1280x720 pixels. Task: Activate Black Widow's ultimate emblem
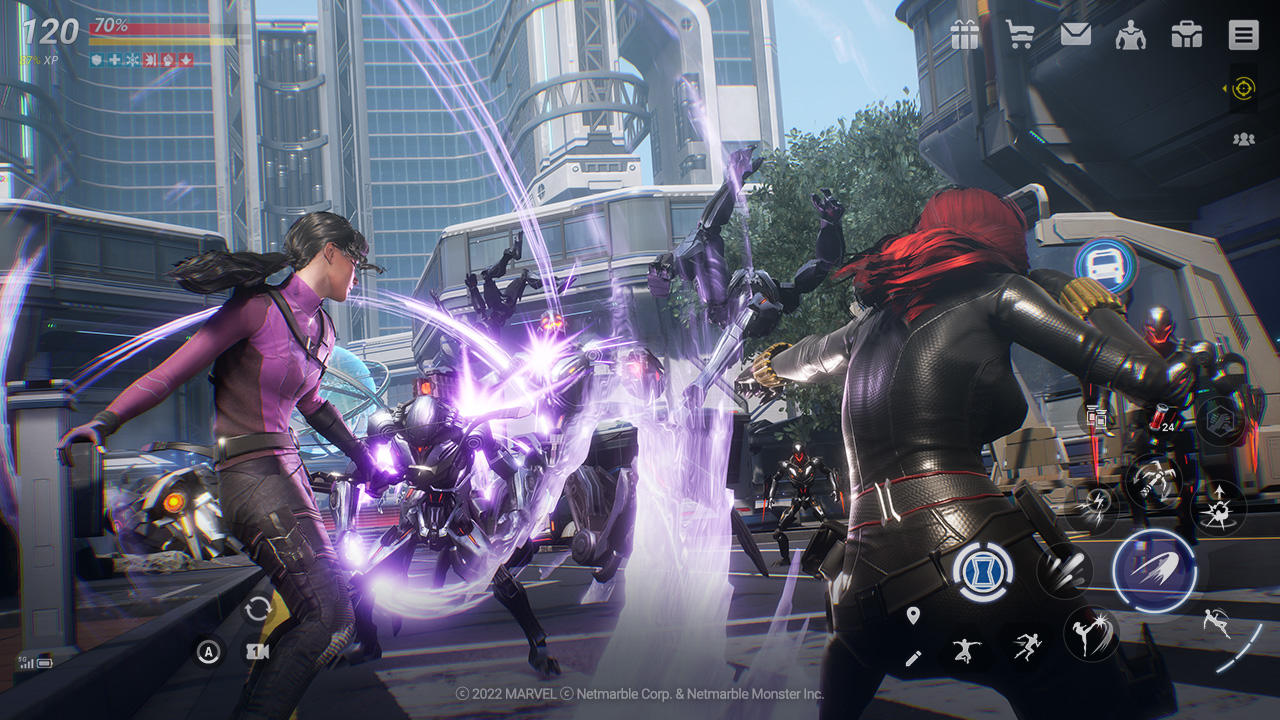pyautogui.click(x=982, y=571)
